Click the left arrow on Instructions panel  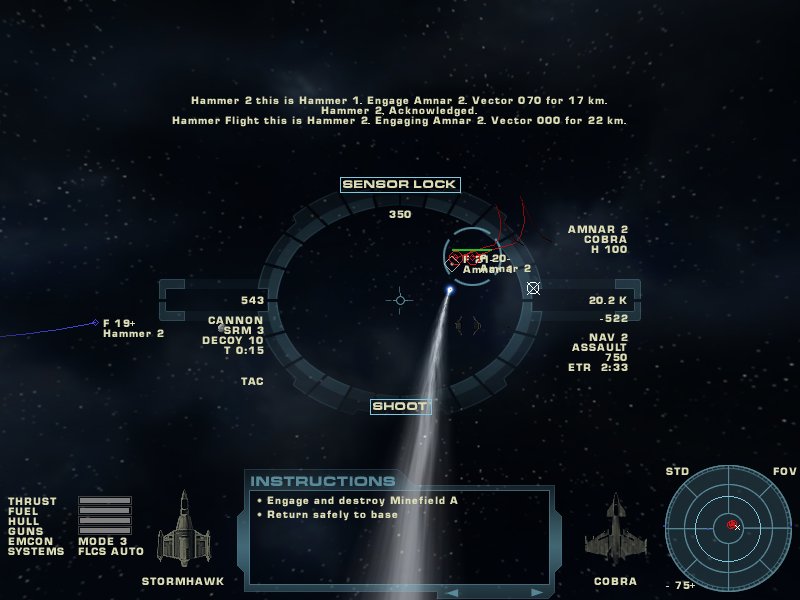pos(451,592)
